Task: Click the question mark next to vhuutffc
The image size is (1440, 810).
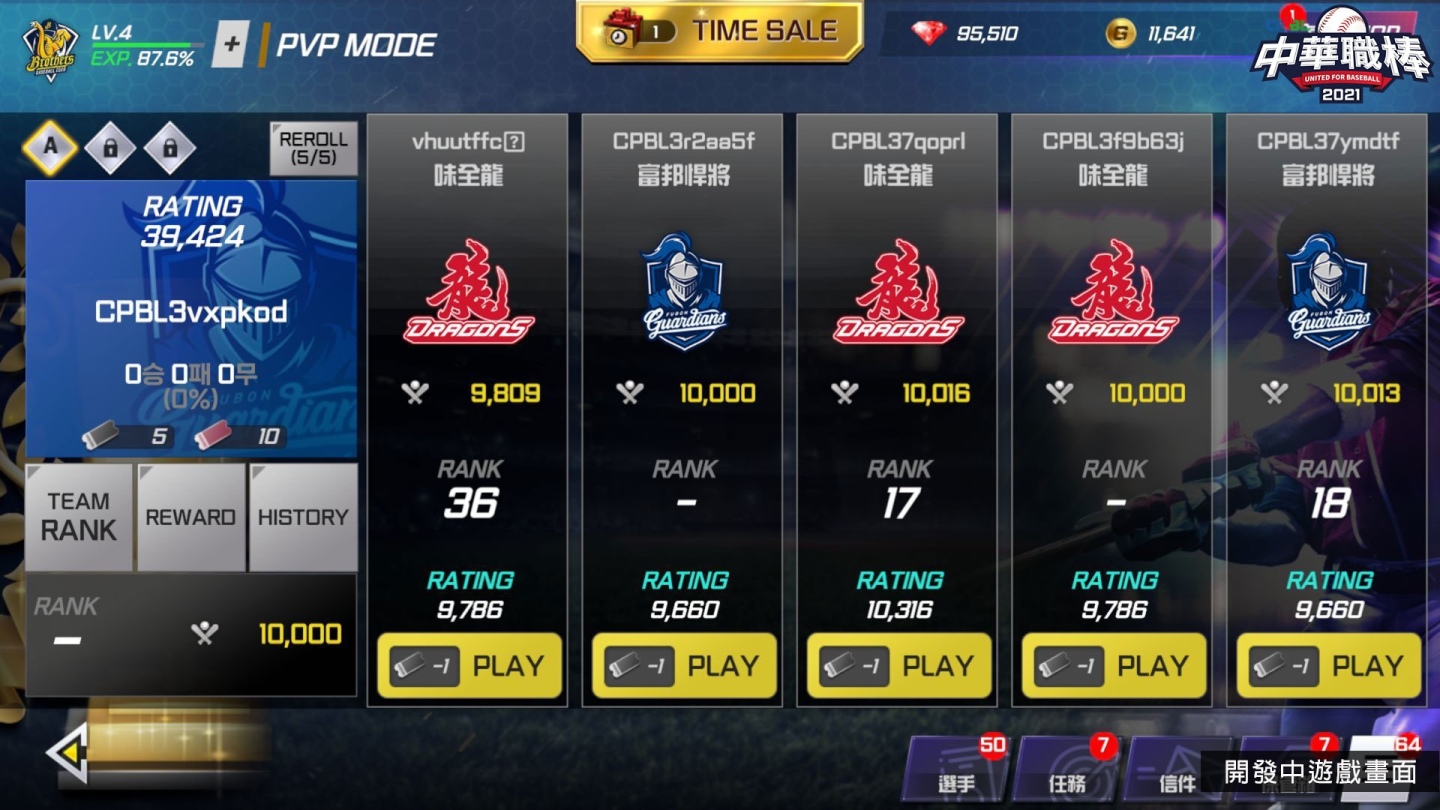Action: tap(514, 142)
